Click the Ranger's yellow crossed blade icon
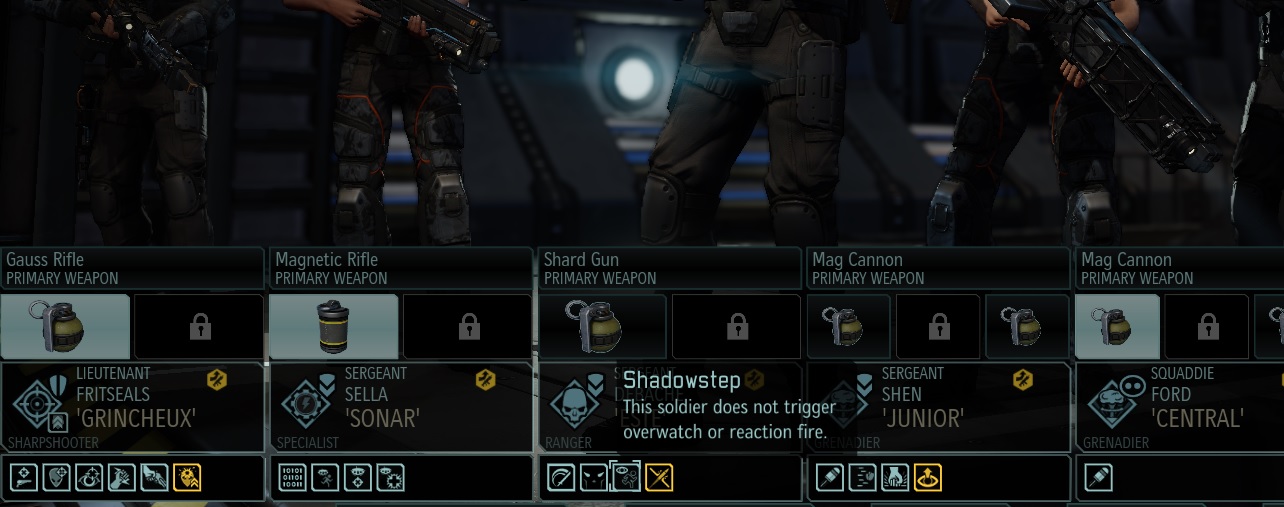Viewport: 1284px width, 507px height. coord(659,478)
